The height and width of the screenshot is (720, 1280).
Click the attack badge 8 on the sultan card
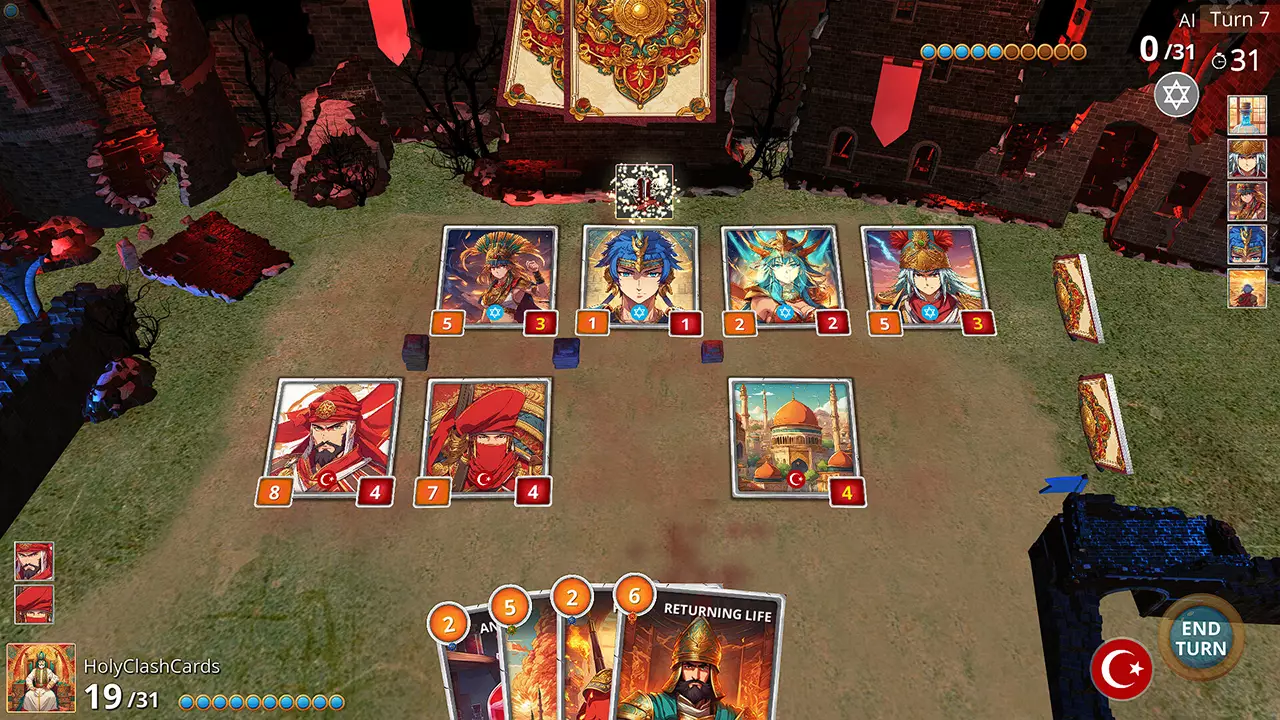[x=275, y=491]
